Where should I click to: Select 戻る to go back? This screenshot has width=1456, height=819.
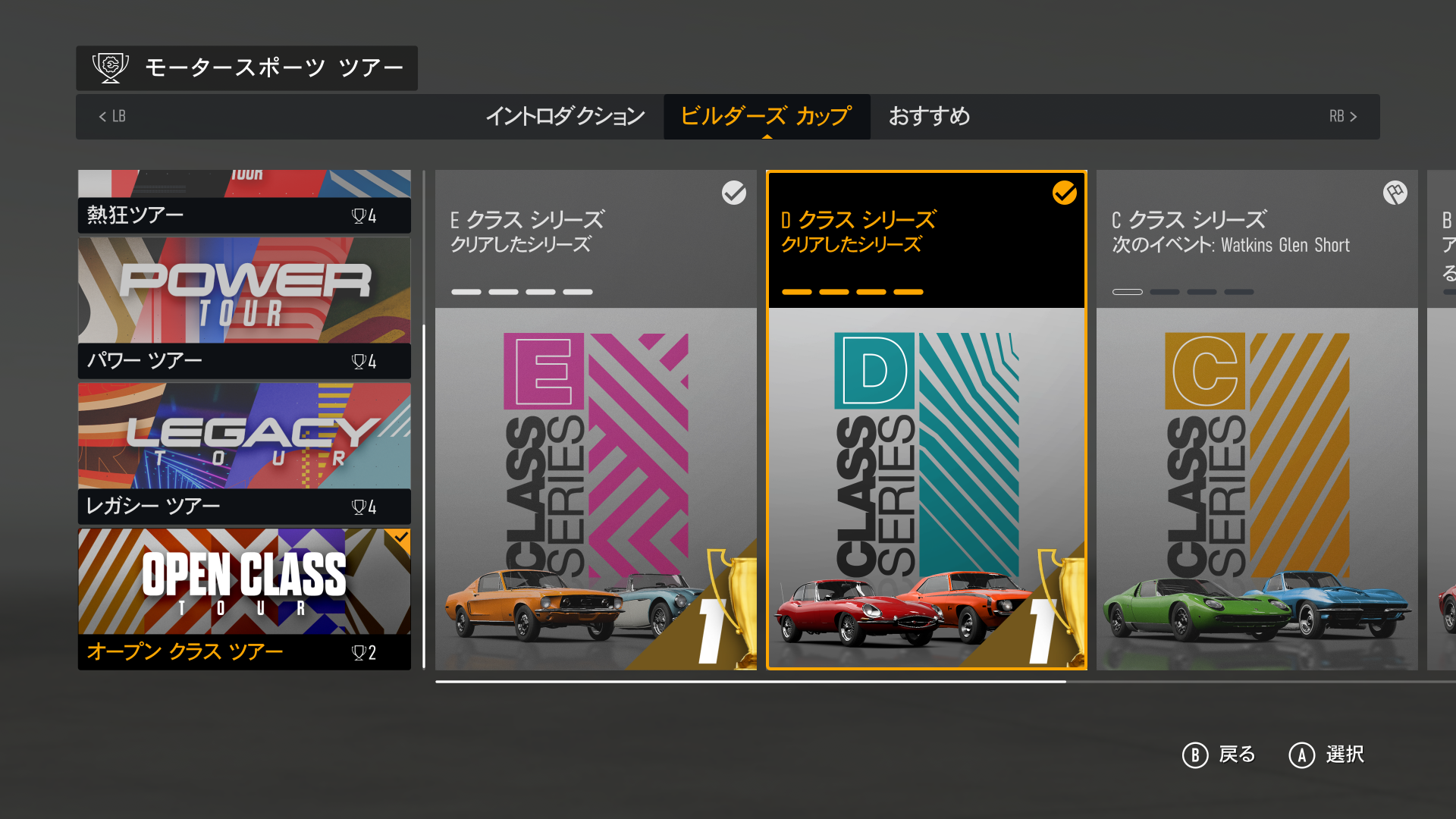point(1238,755)
